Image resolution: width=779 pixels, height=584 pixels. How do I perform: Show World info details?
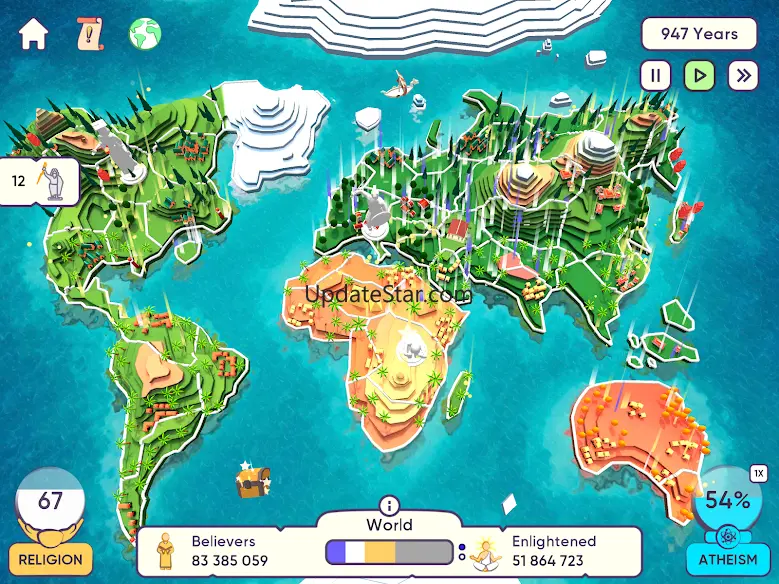(389, 506)
